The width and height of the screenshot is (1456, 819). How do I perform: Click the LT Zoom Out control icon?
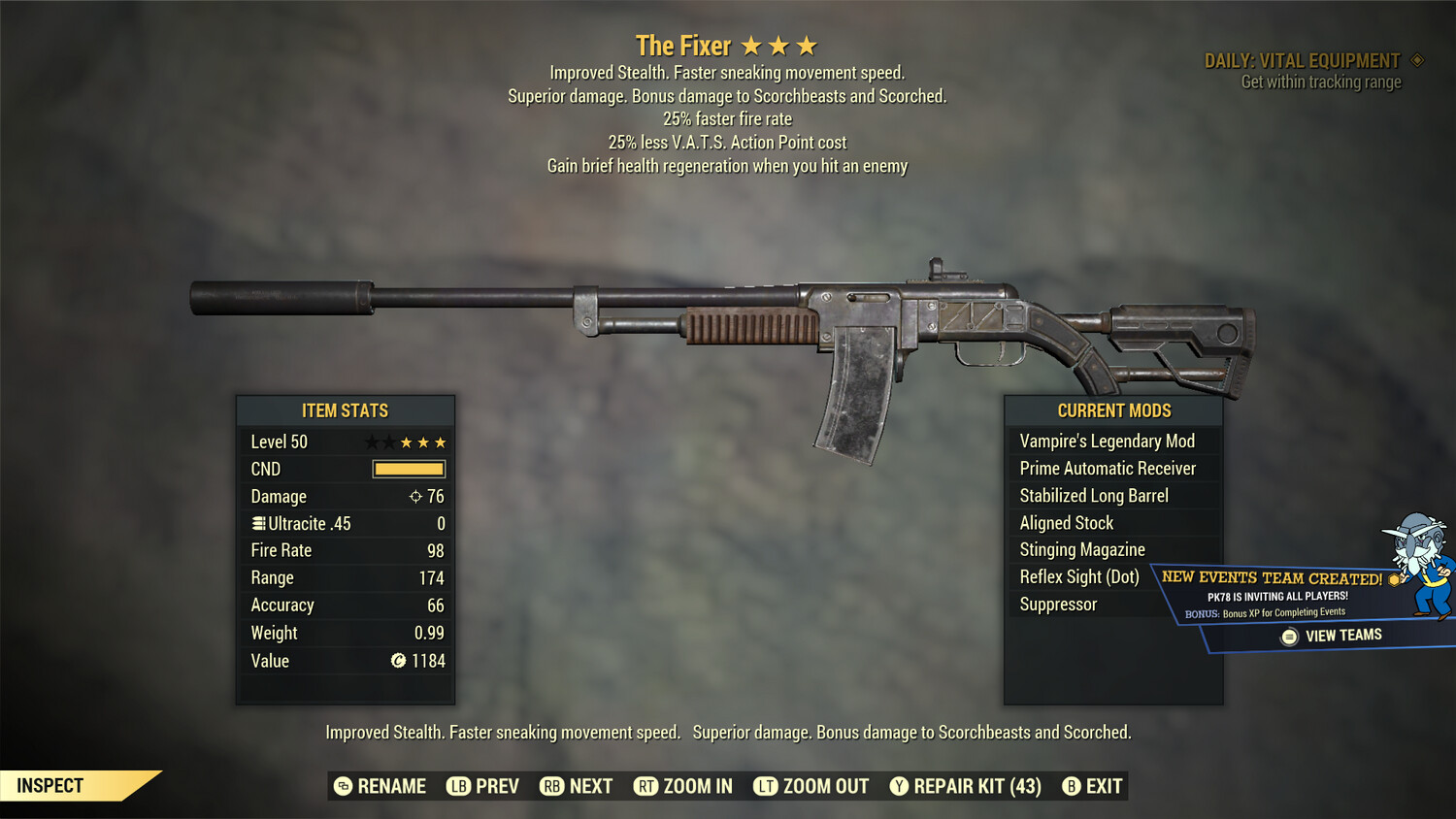point(764,786)
